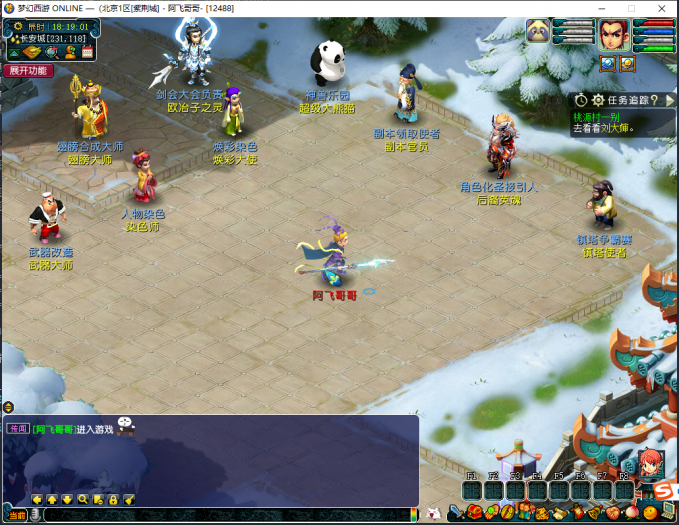
Task: Click the chat down arrow button
Action: pos(68,499)
